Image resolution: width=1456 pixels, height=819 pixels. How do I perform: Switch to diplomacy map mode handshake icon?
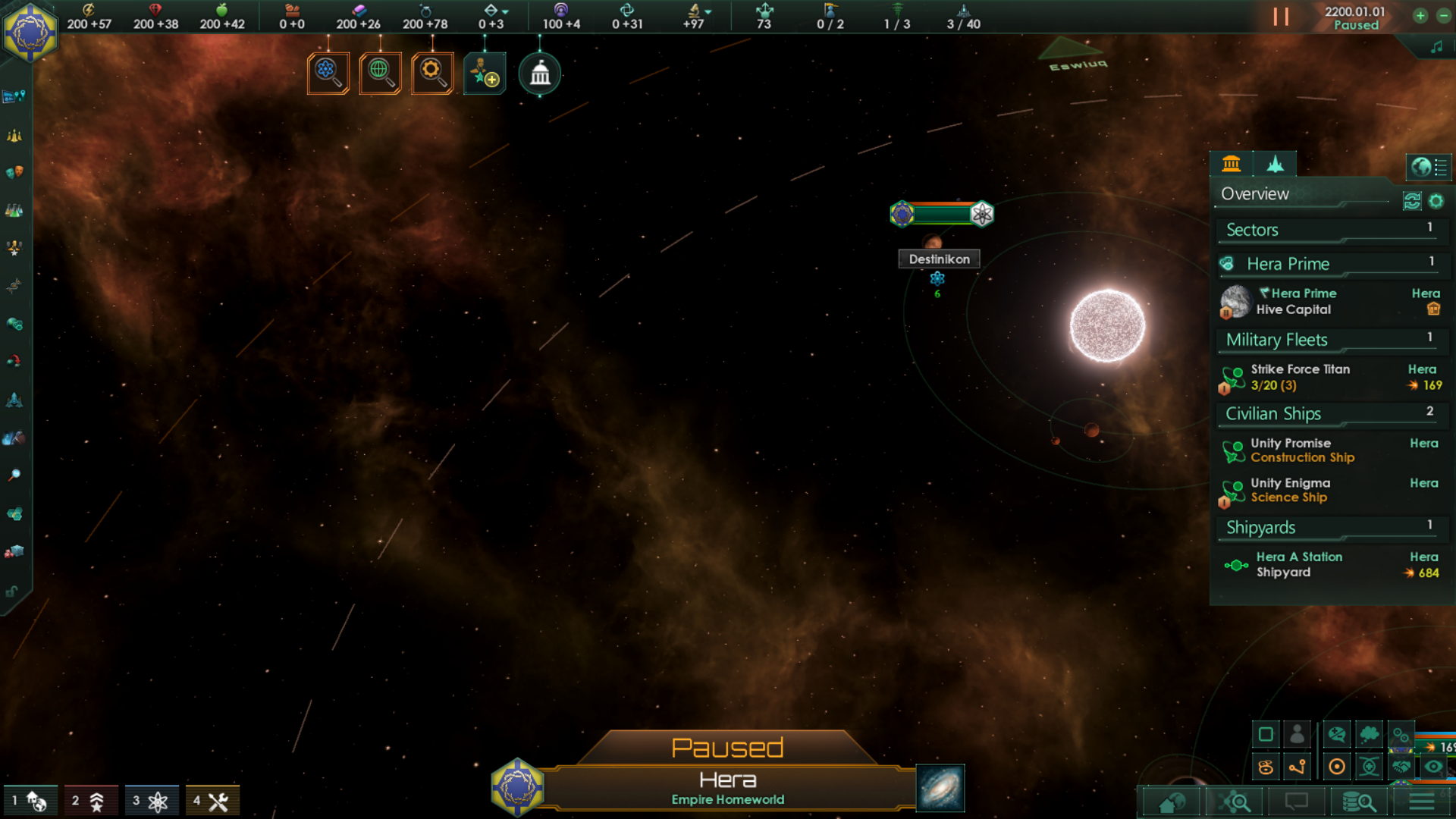pyautogui.click(x=1401, y=767)
